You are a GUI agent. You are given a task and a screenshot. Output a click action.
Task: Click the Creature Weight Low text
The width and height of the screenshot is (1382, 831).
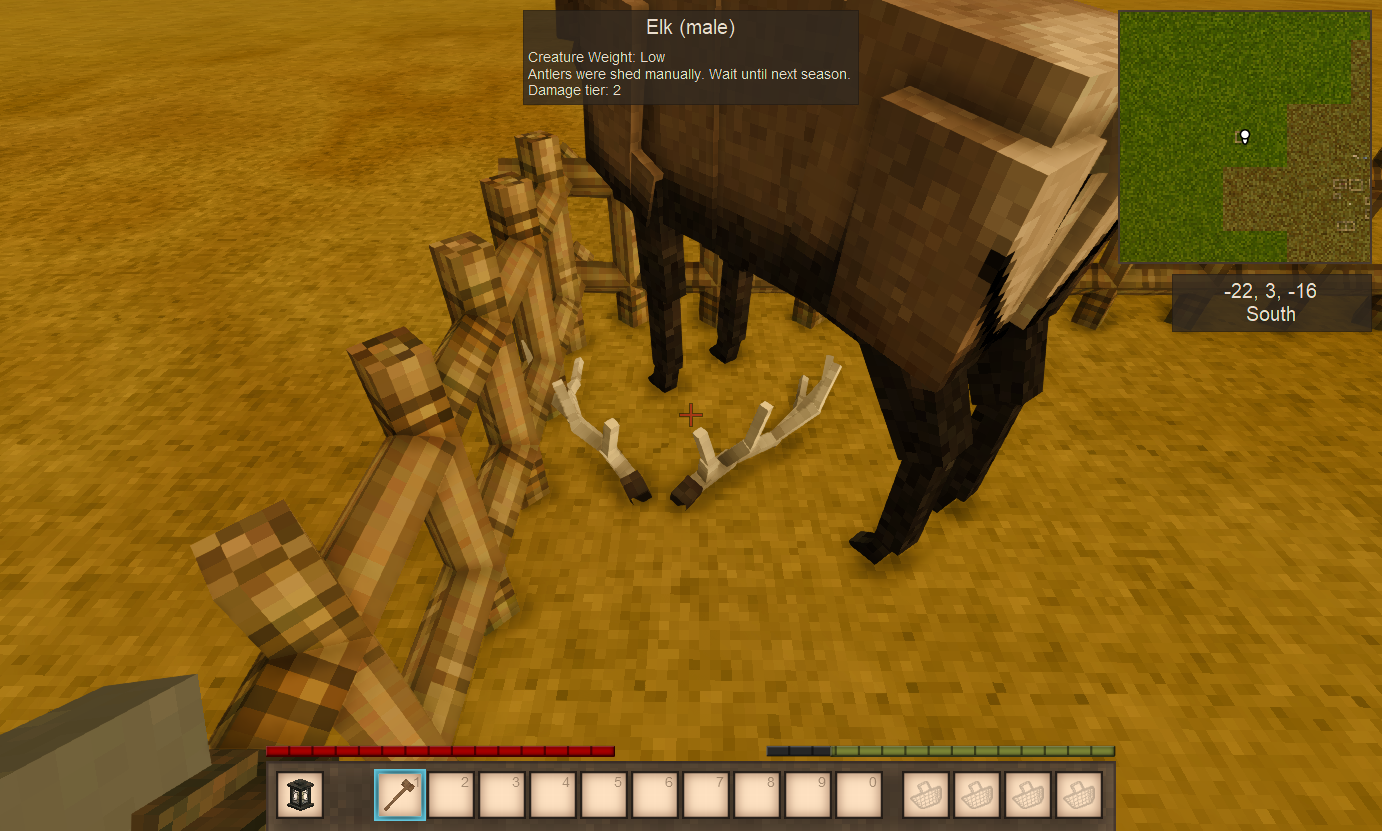(595, 57)
